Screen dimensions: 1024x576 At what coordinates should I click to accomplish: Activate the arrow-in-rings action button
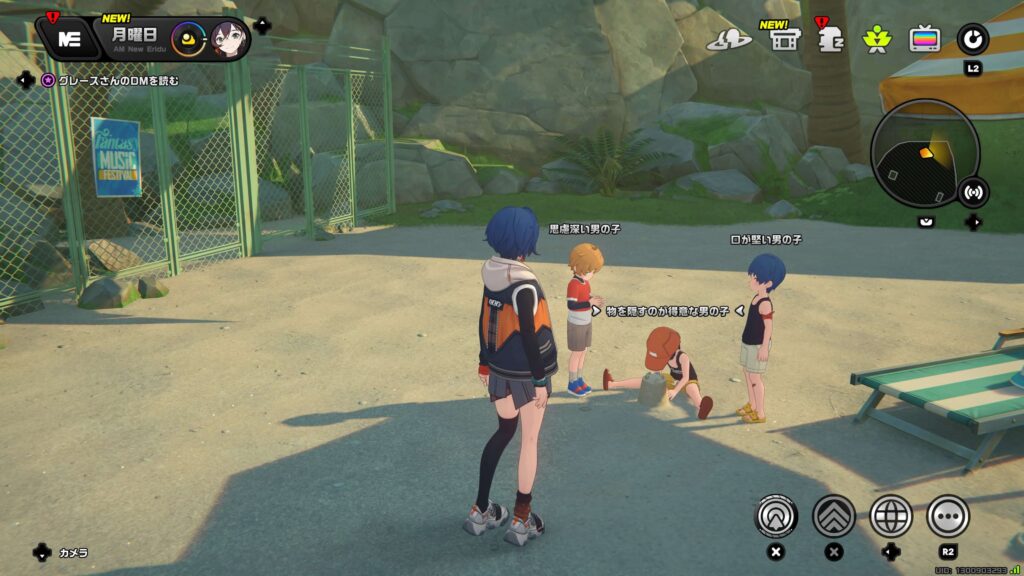(x=775, y=516)
